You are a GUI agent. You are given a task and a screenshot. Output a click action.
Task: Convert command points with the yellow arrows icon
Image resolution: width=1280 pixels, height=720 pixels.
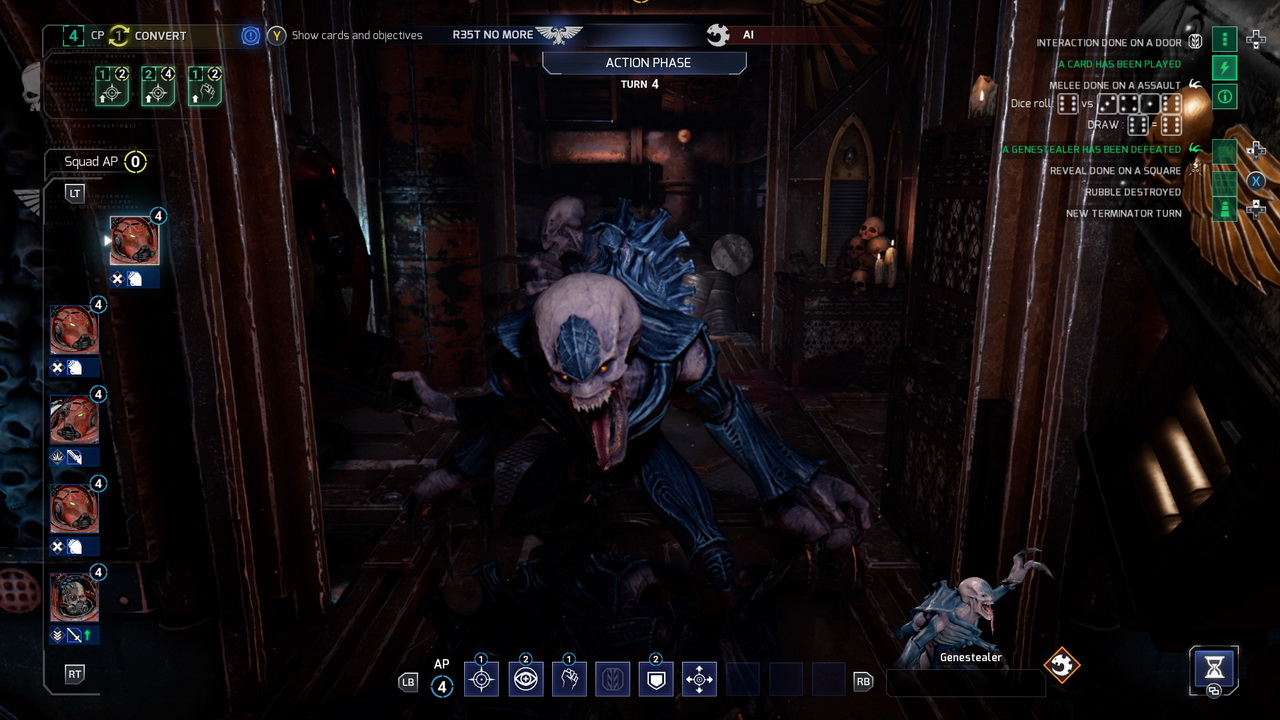click(119, 36)
